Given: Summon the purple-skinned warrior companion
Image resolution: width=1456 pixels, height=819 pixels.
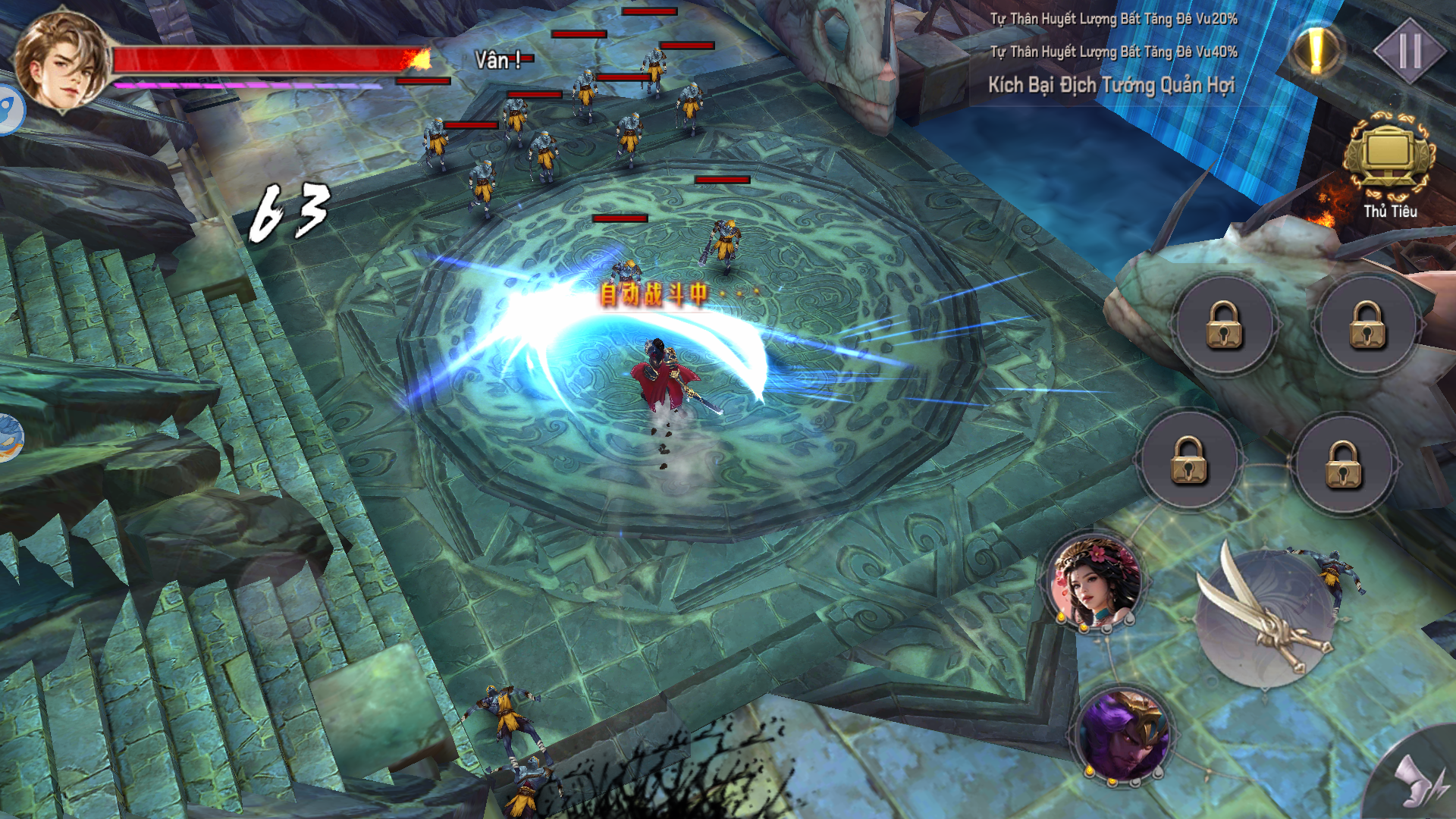Looking at the screenshot, I should click(1124, 736).
